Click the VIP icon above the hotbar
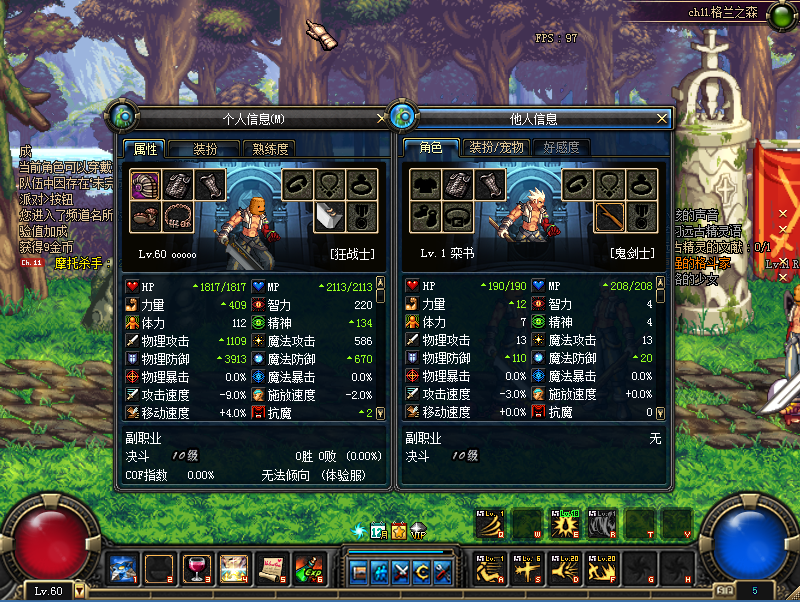 point(419,531)
